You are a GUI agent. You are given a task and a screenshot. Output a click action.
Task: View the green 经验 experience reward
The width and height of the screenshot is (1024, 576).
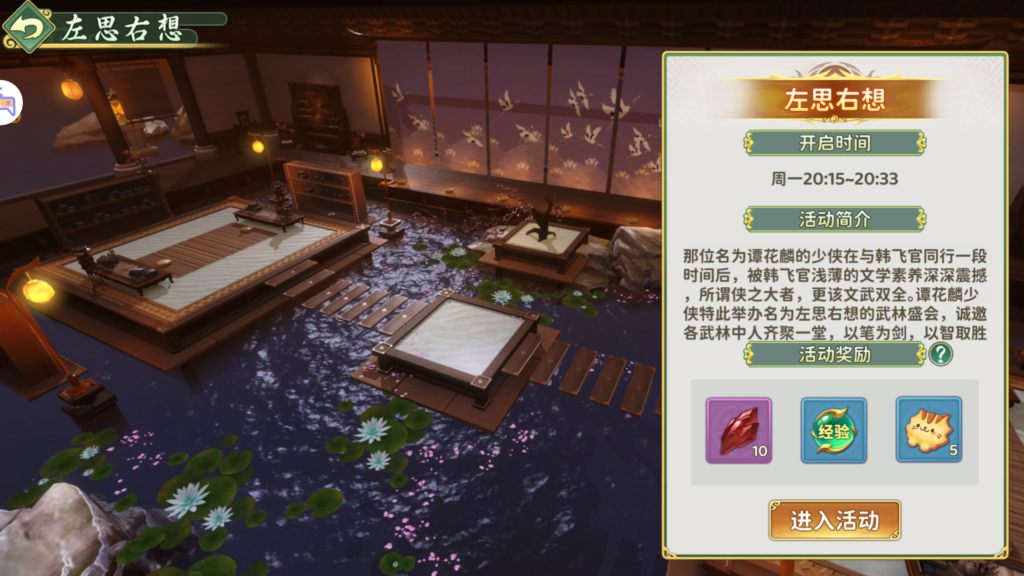point(834,430)
